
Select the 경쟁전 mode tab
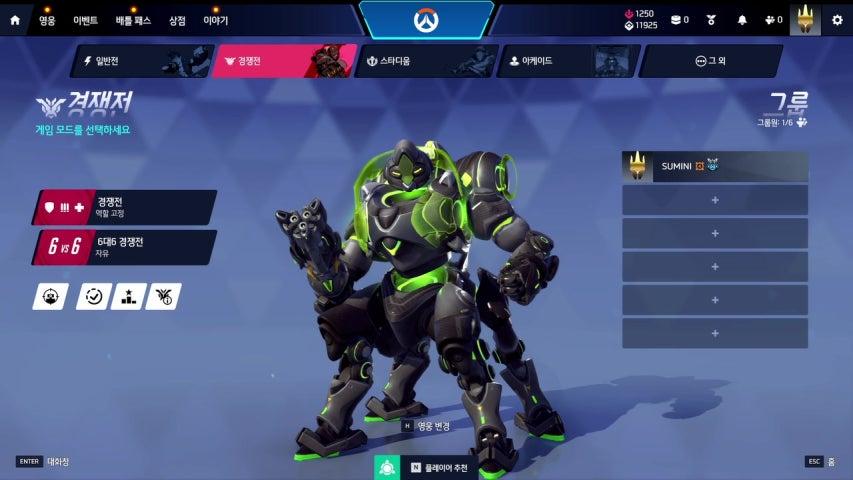[x=284, y=61]
